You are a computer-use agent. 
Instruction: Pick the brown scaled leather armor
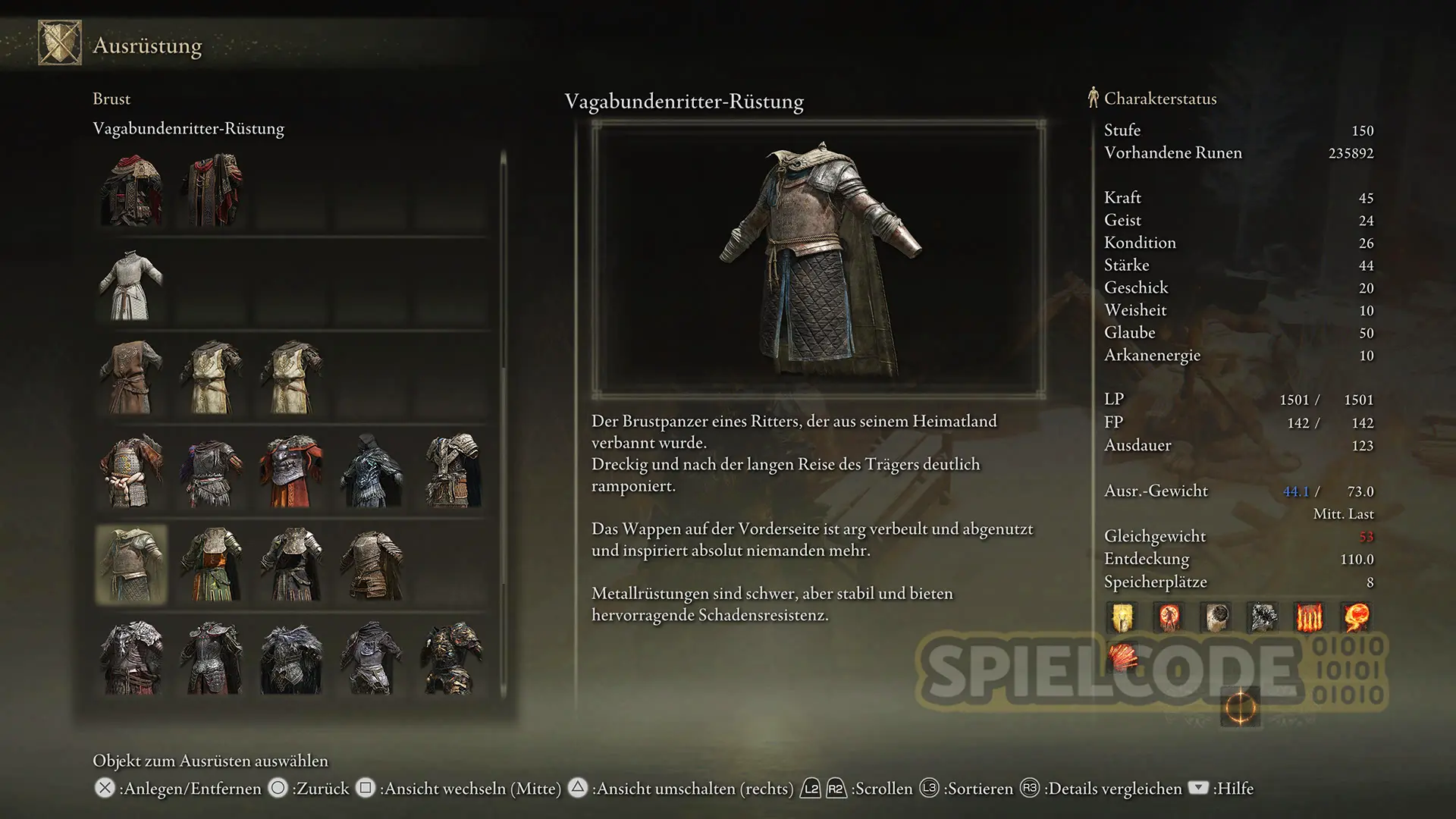click(x=372, y=565)
